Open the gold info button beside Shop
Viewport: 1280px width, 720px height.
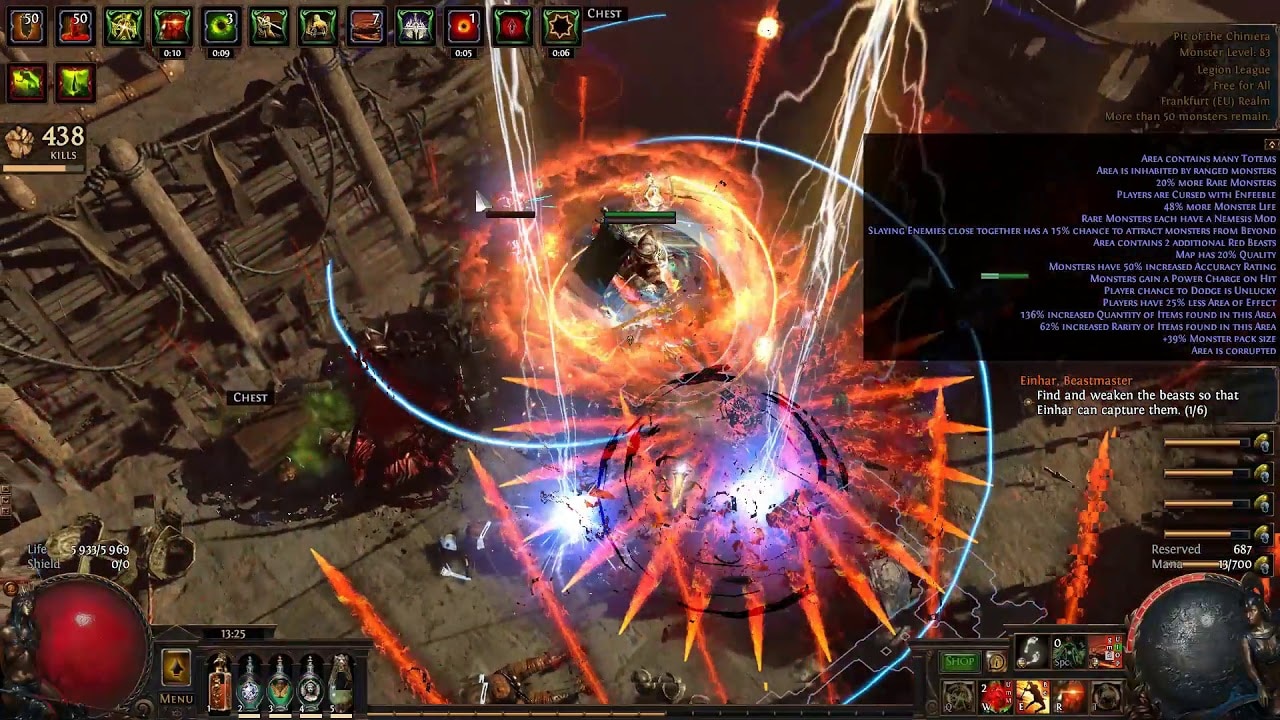996,661
